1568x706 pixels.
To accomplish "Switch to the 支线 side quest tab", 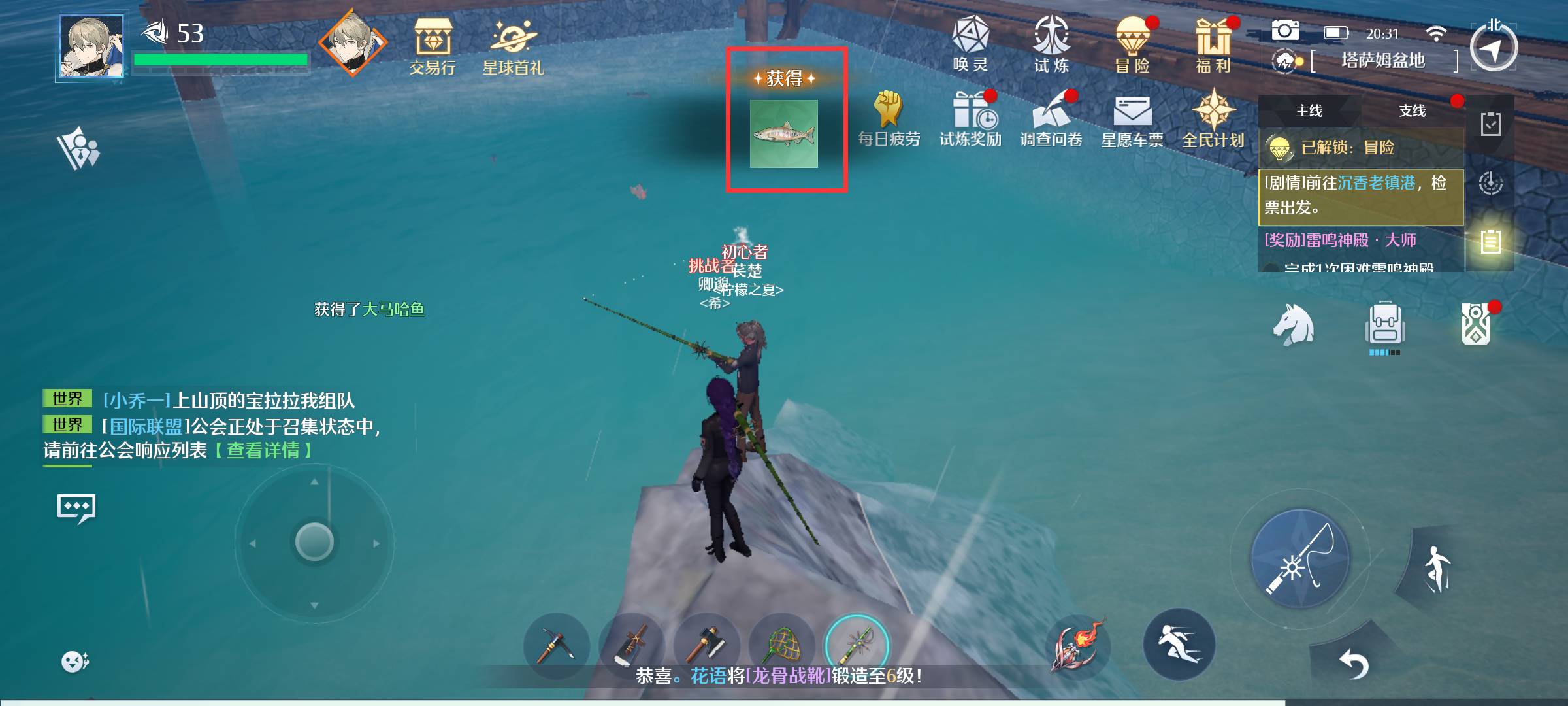I will coord(1412,111).
